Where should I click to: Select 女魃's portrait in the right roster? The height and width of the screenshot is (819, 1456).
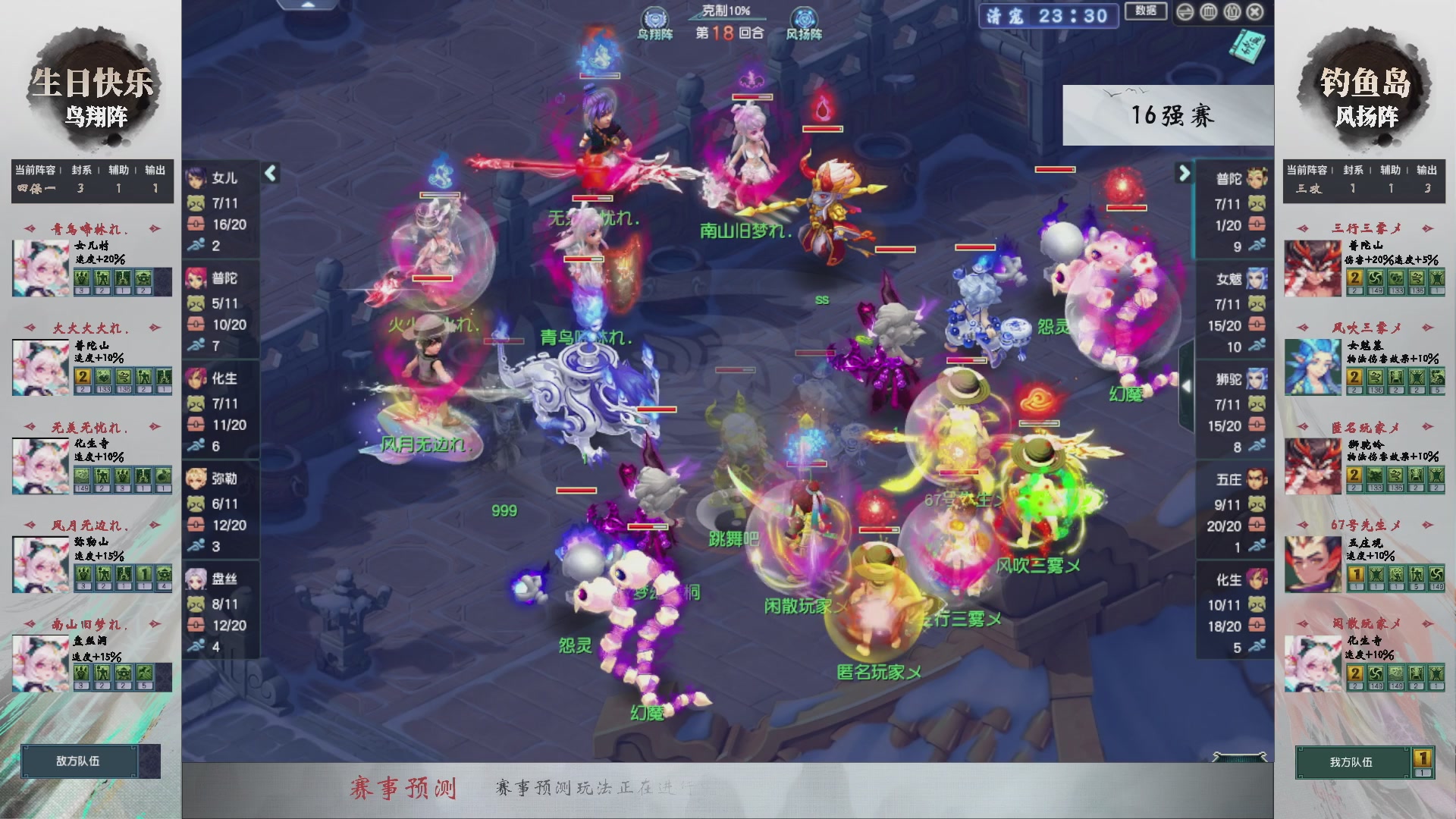coord(1258,279)
